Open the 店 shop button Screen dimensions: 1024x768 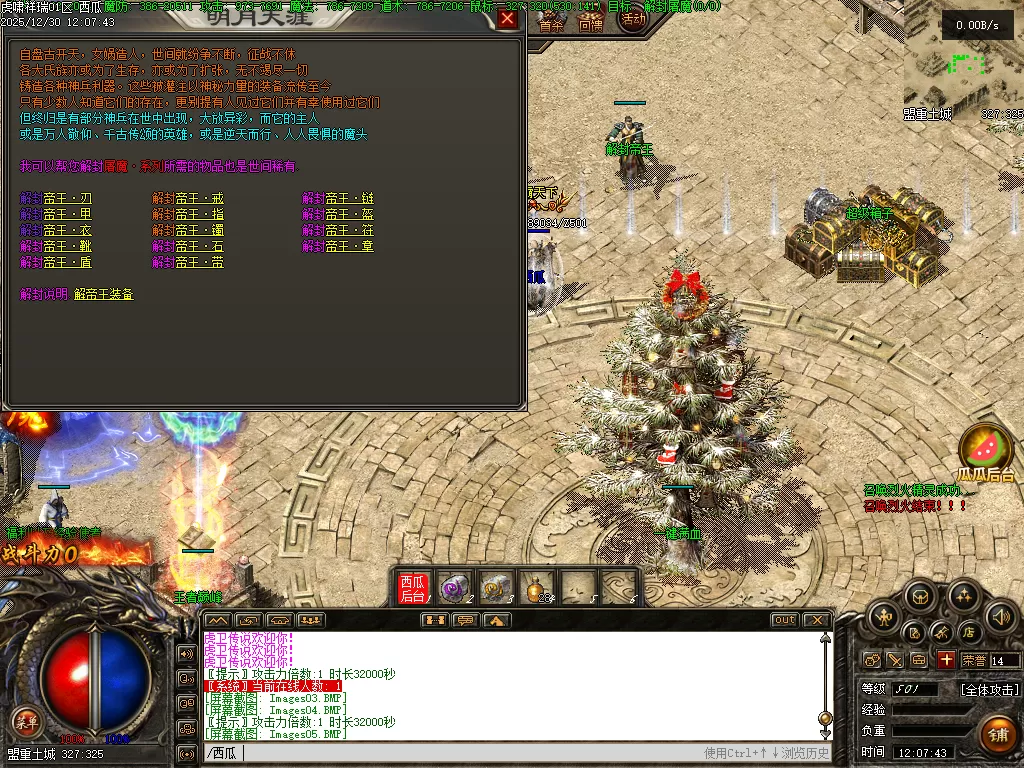(968, 632)
